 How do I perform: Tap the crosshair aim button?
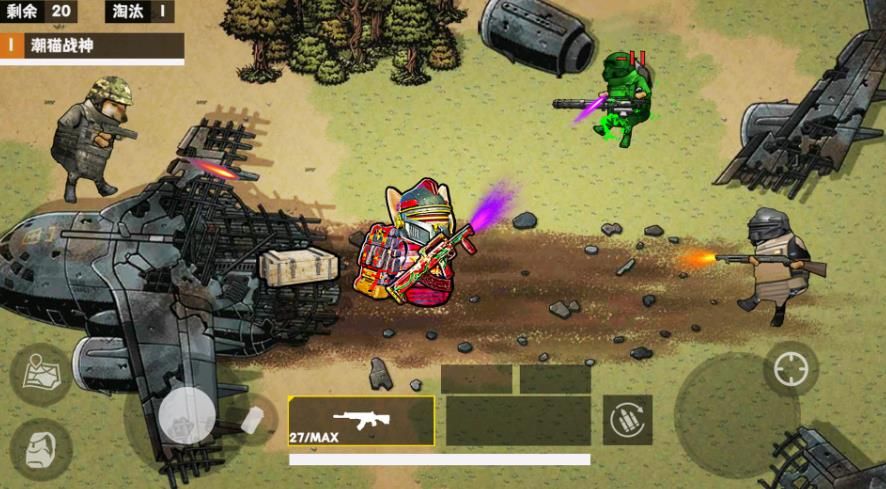790,369
